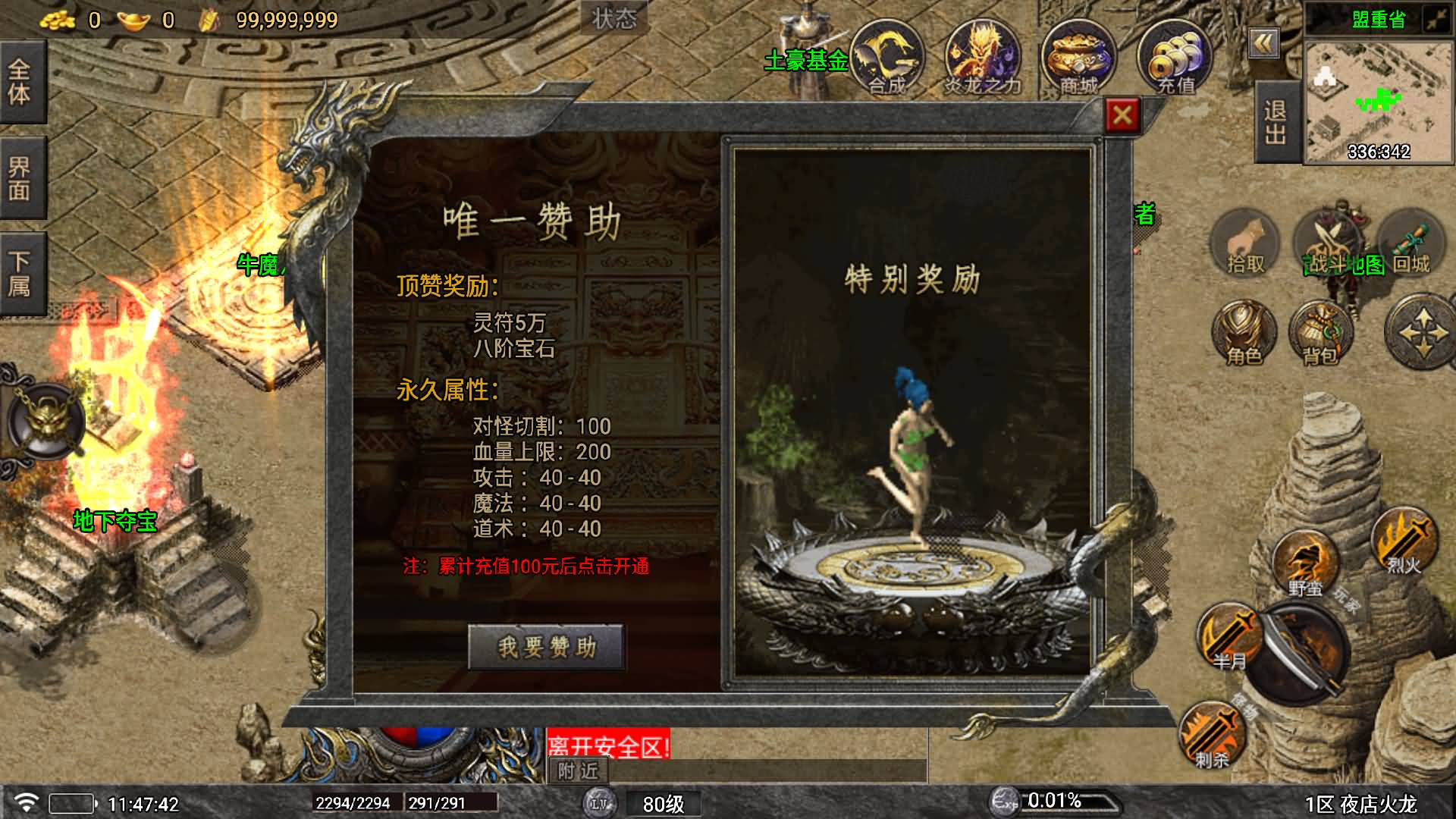The height and width of the screenshot is (819, 1456).
Task: Open the 商城 shop
Action: 1077,61
